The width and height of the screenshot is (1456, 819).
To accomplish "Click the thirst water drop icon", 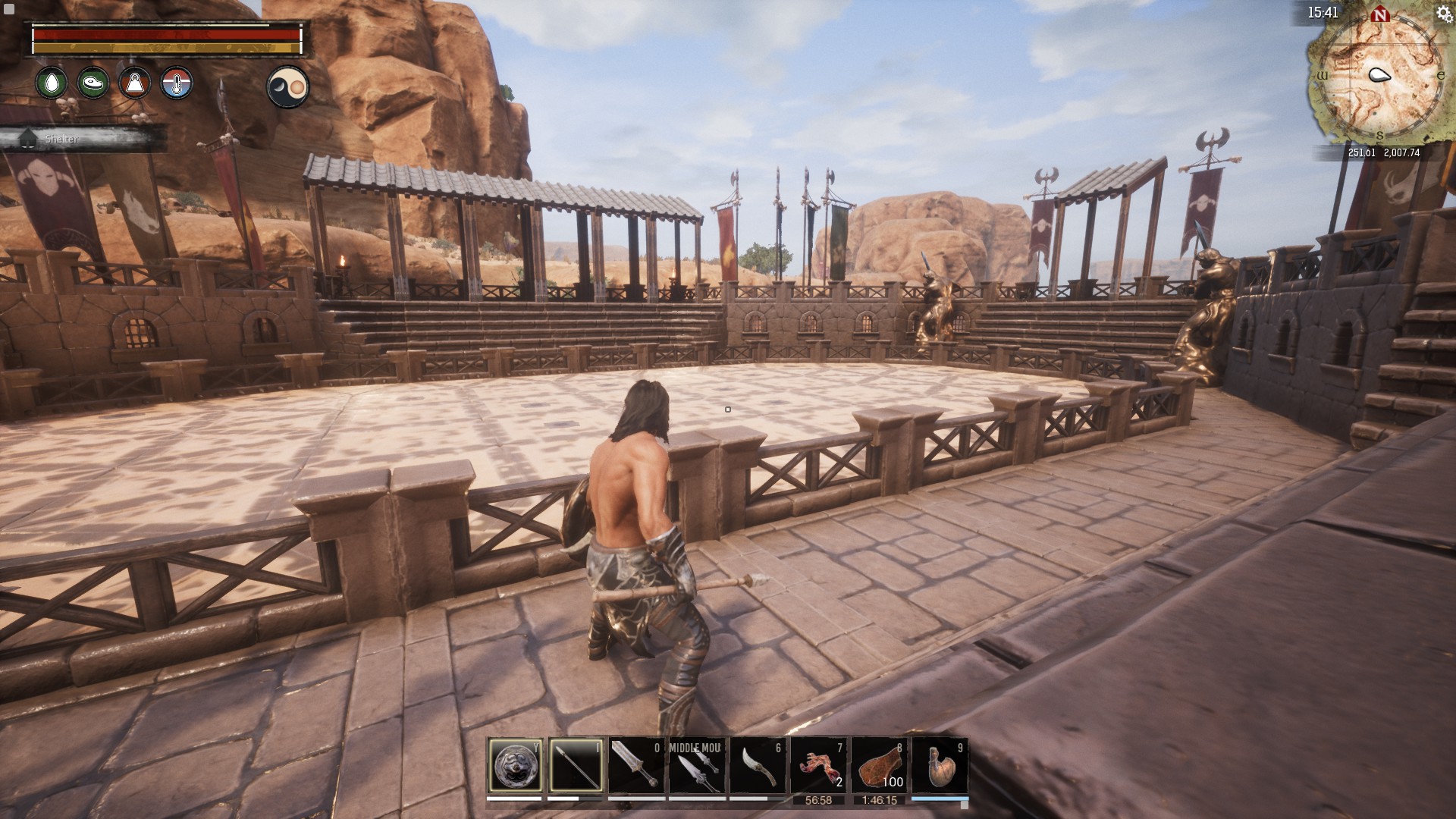I will pyautogui.click(x=52, y=83).
